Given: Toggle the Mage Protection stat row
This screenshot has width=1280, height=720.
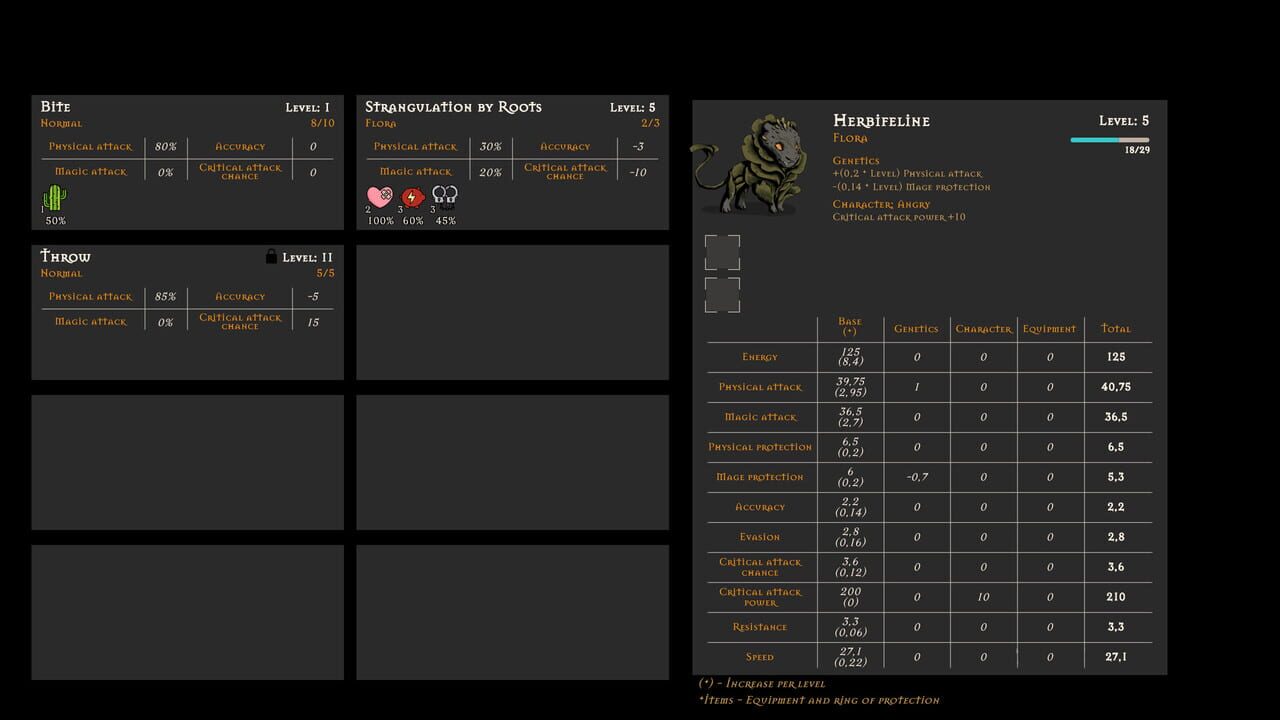Looking at the screenshot, I should tap(760, 477).
